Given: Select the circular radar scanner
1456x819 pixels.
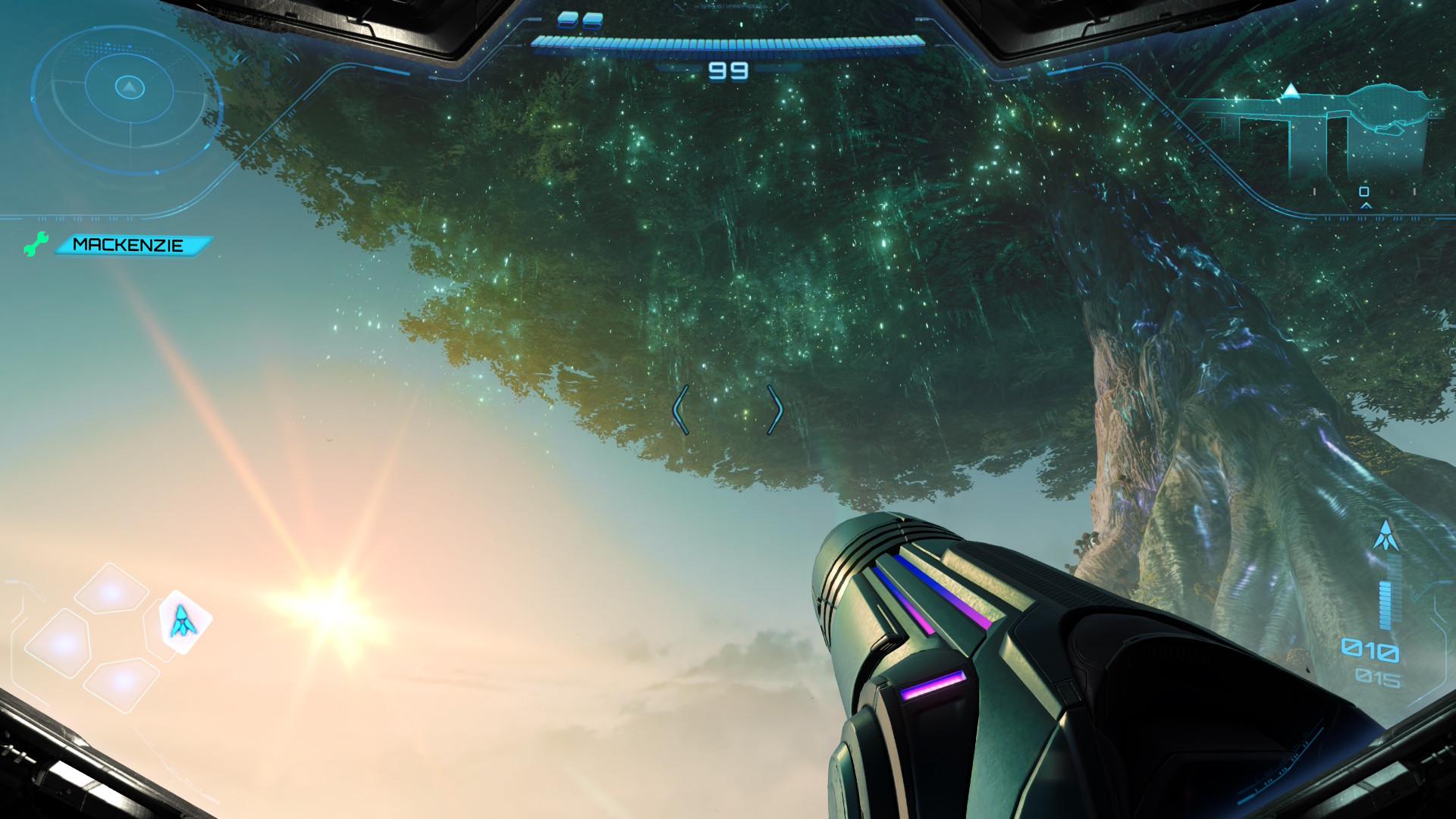Looking at the screenshot, I should [129, 98].
